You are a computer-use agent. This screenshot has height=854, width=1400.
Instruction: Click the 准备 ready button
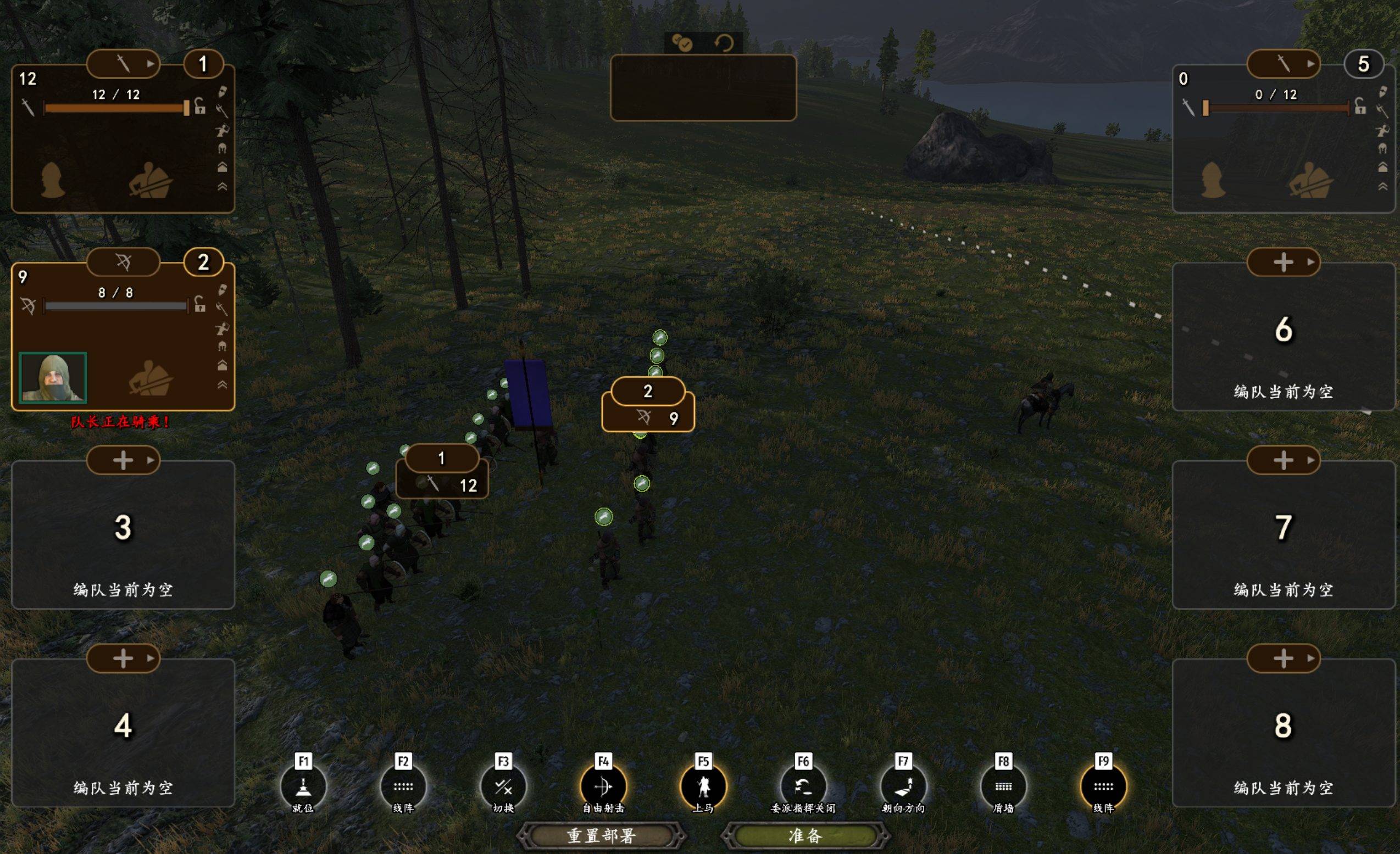click(x=804, y=836)
